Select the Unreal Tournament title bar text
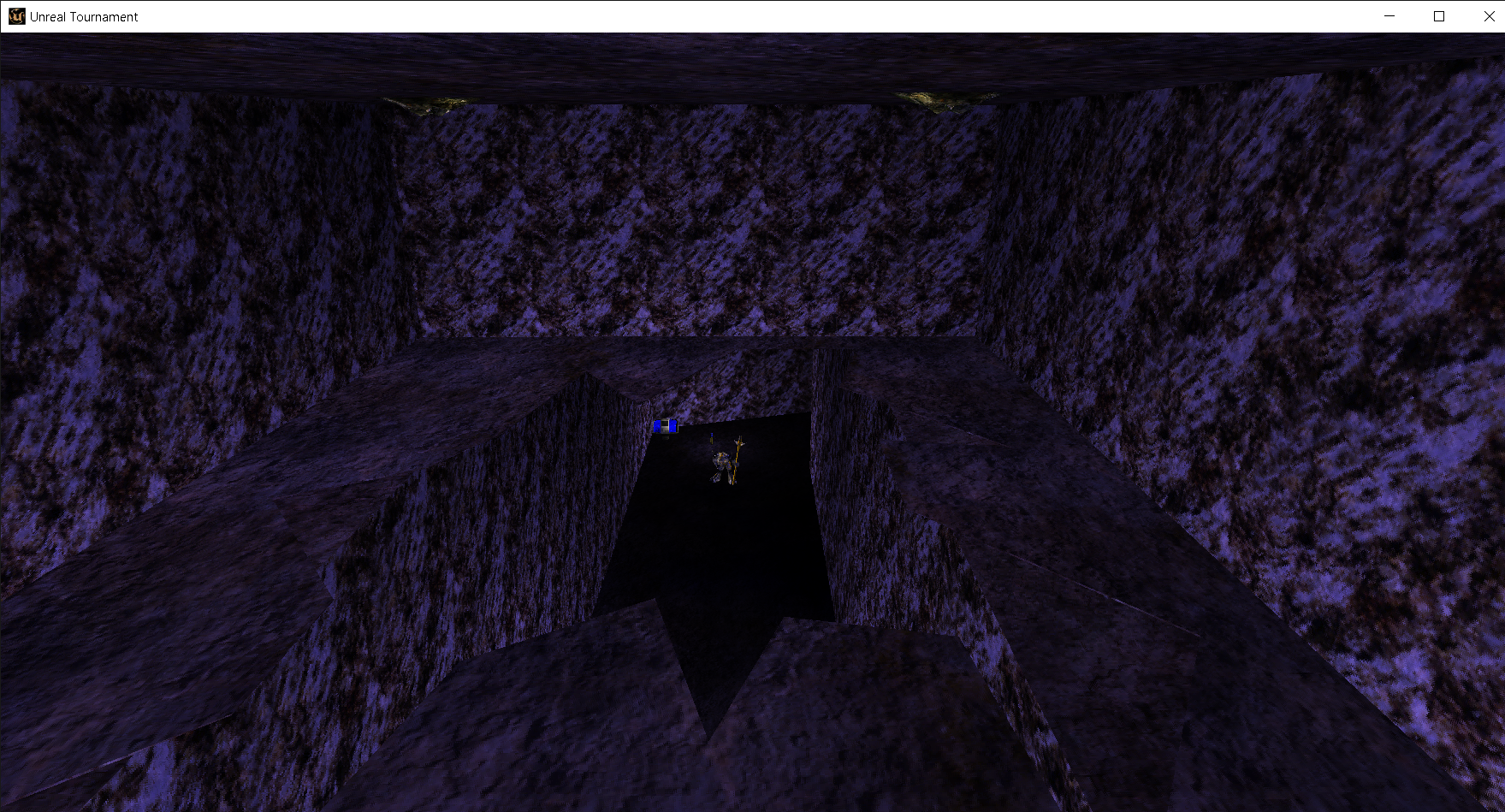Image resolution: width=1505 pixels, height=812 pixels. point(83,16)
